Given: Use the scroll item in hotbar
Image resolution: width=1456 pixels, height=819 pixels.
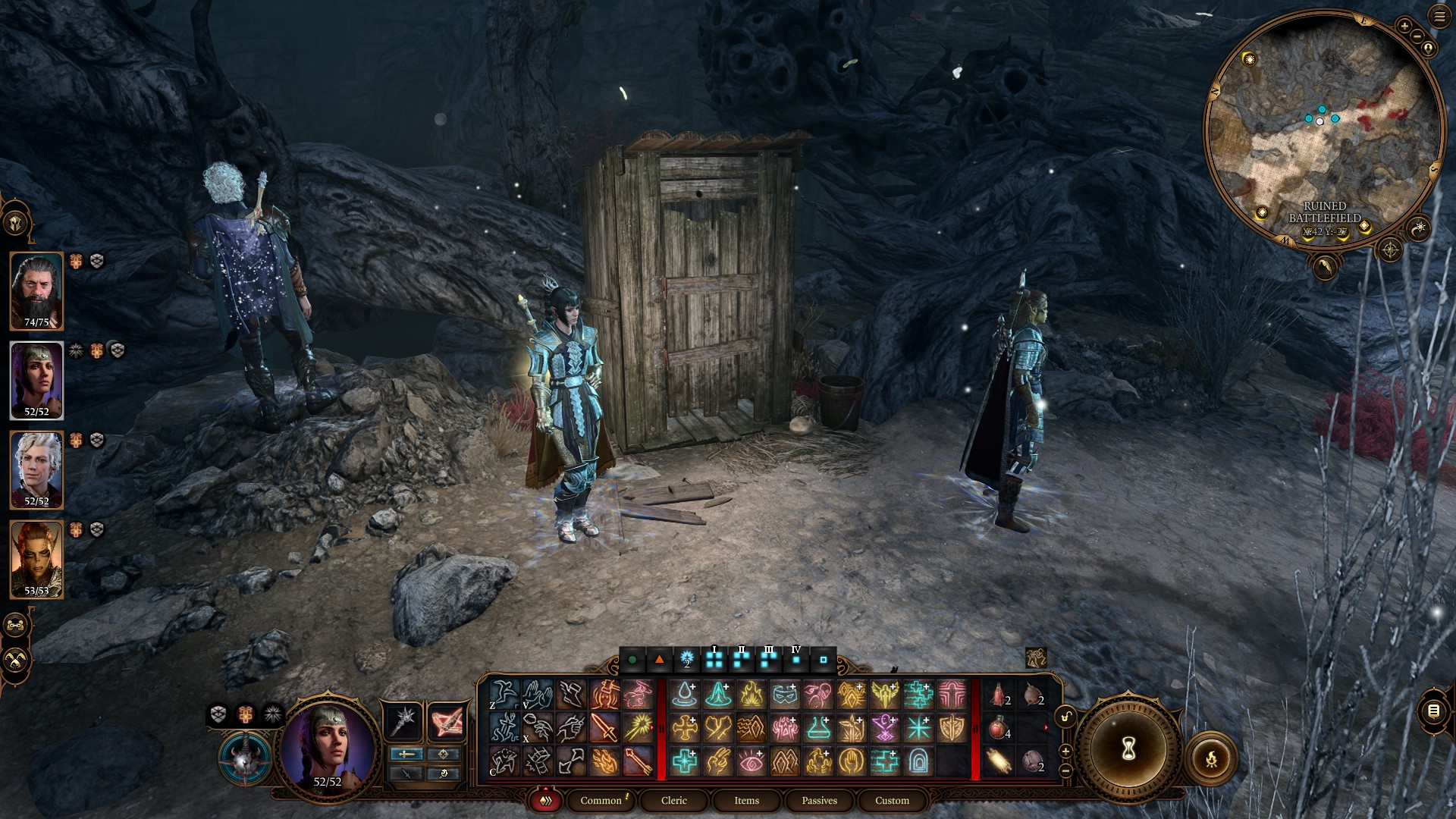Looking at the screenshot, I should [999, 761].
